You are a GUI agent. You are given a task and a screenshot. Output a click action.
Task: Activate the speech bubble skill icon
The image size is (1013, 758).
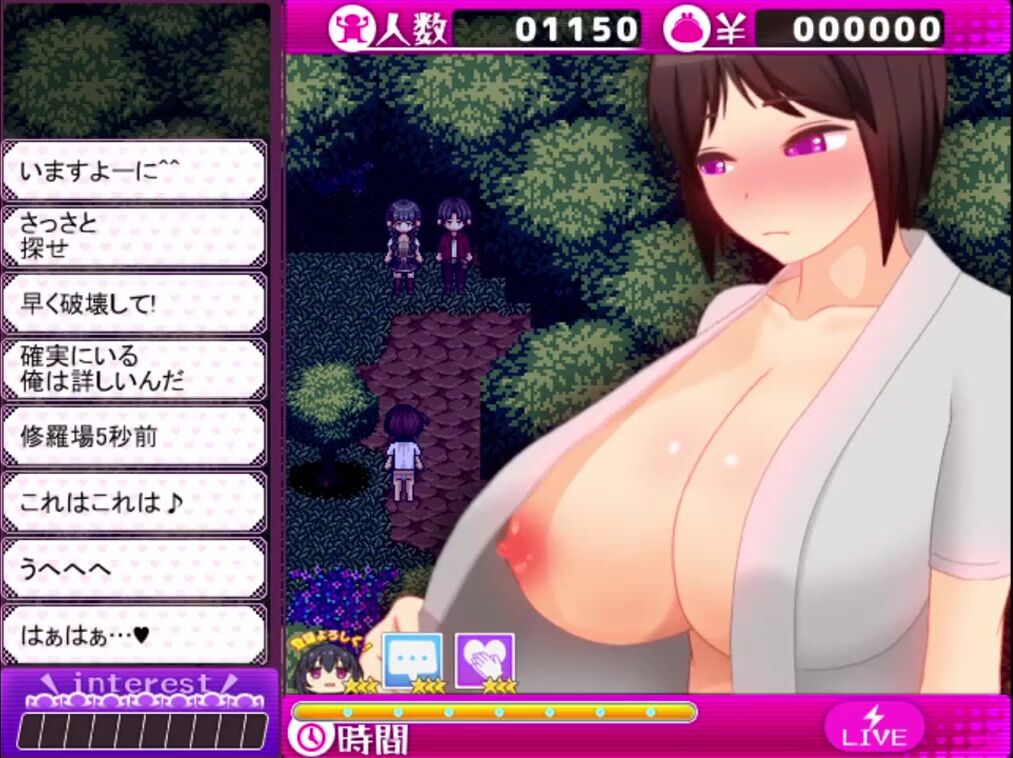click(412, 659)
